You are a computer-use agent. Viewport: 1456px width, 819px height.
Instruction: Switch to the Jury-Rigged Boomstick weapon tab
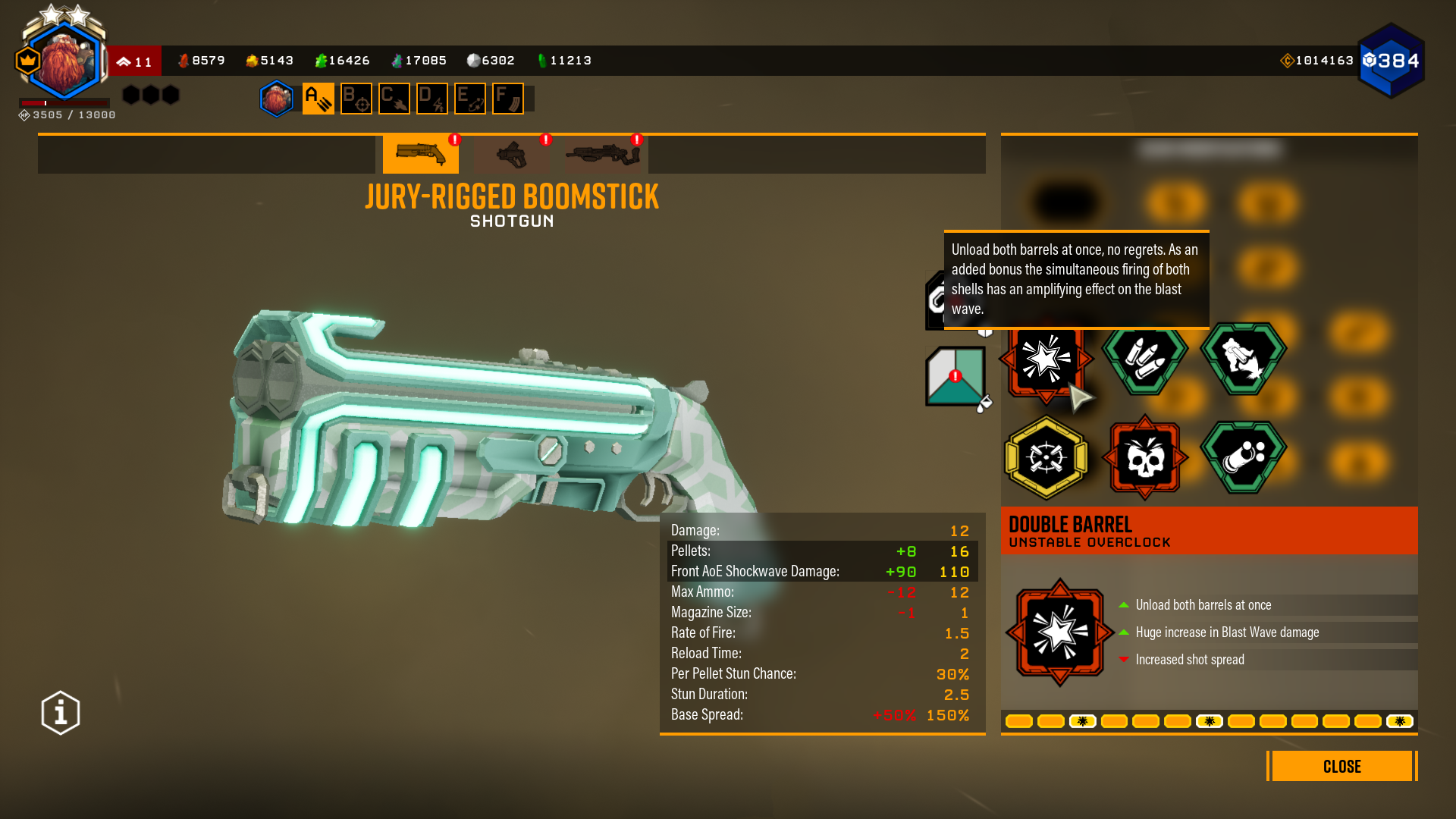(x=420, y=154)
